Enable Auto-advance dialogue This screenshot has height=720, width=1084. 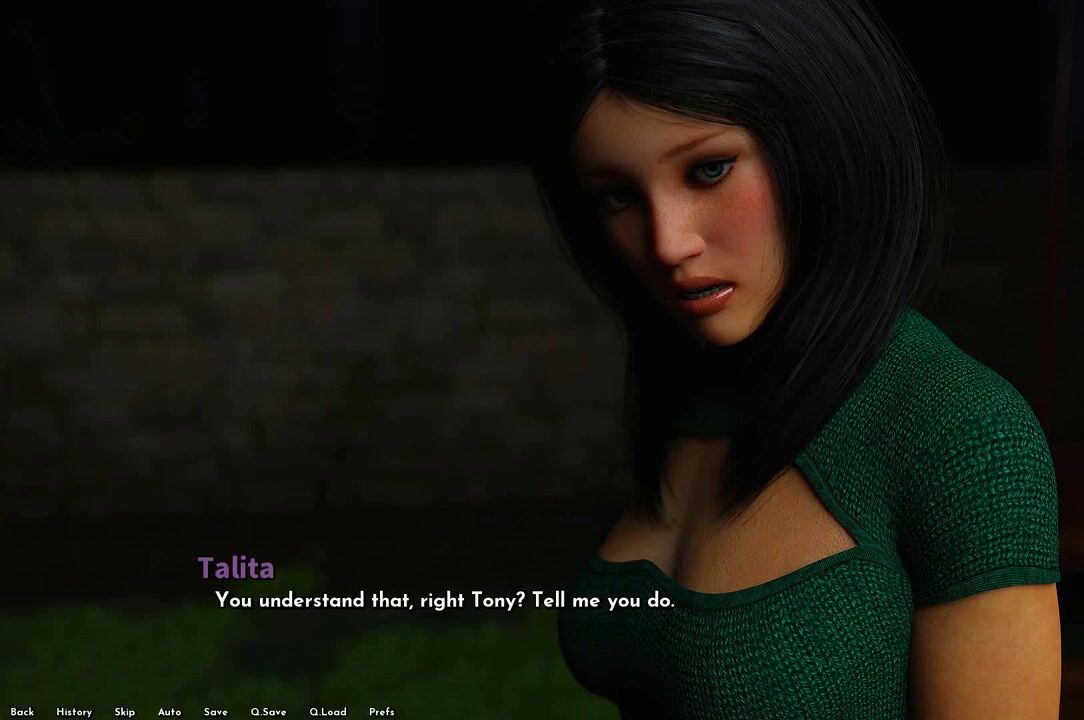[169, 712]
